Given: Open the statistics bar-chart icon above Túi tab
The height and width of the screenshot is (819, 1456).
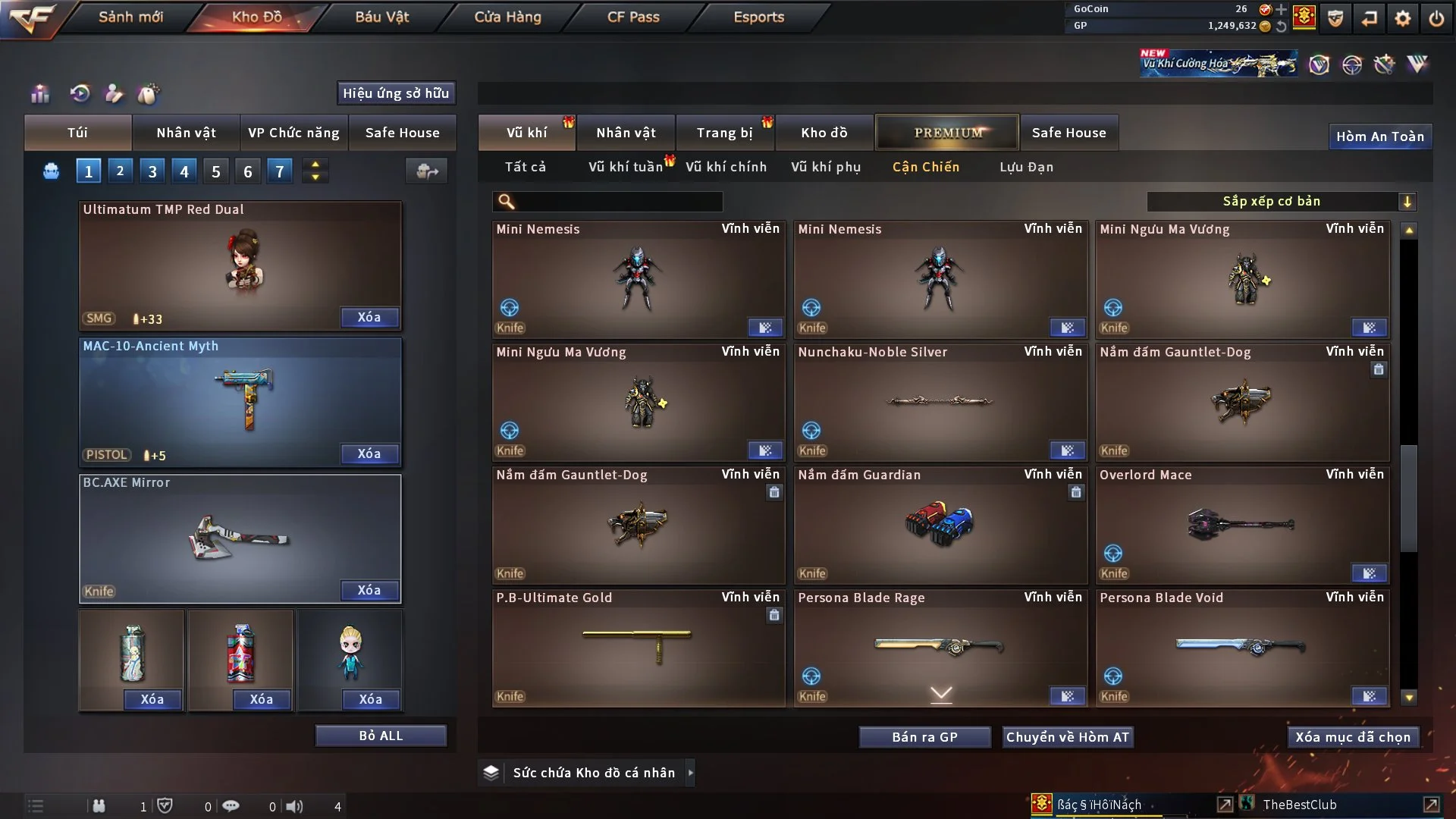Looking at the screenshot, I should (x=39, y=93).
